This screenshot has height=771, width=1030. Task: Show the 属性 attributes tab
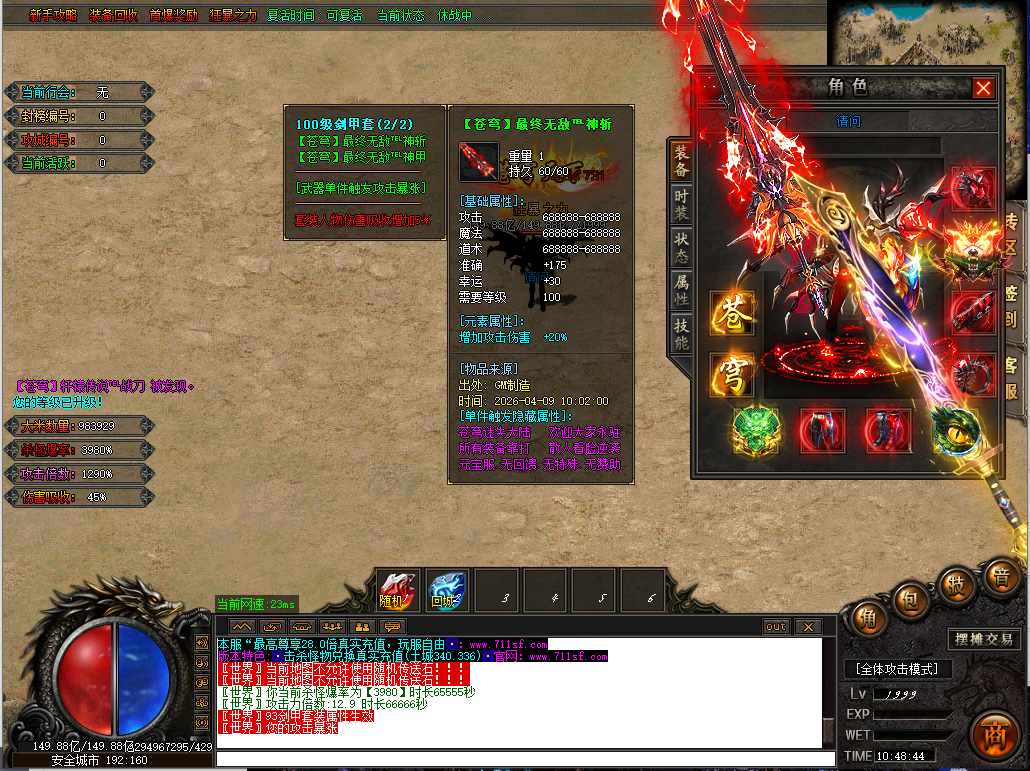[680, 291]
